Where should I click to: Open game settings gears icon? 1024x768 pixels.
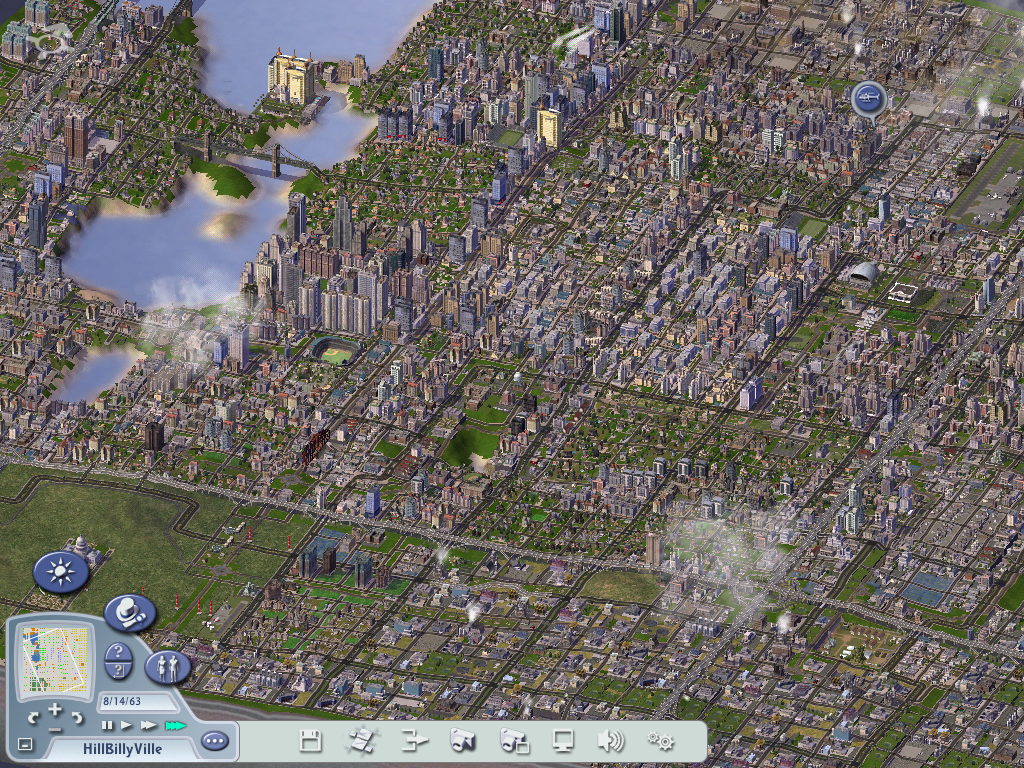coord(660,741)
